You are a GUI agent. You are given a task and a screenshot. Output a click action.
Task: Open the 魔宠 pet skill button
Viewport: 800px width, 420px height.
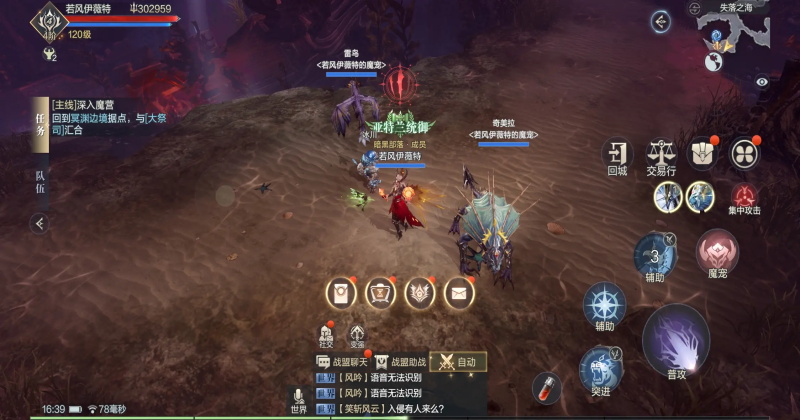pyautogui.click(x=716, y=253)
